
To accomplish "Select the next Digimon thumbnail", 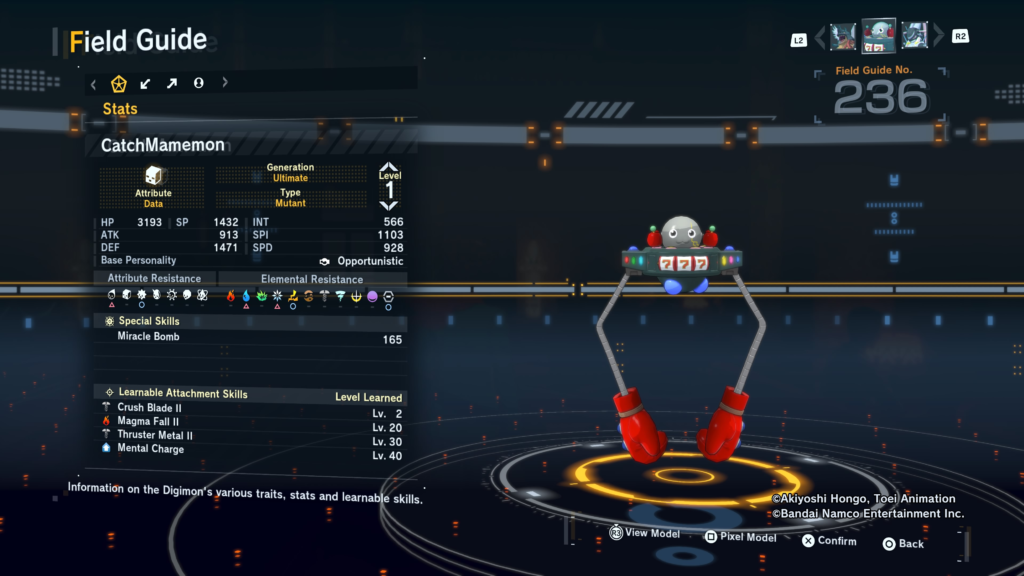I will tap(915, 37).
